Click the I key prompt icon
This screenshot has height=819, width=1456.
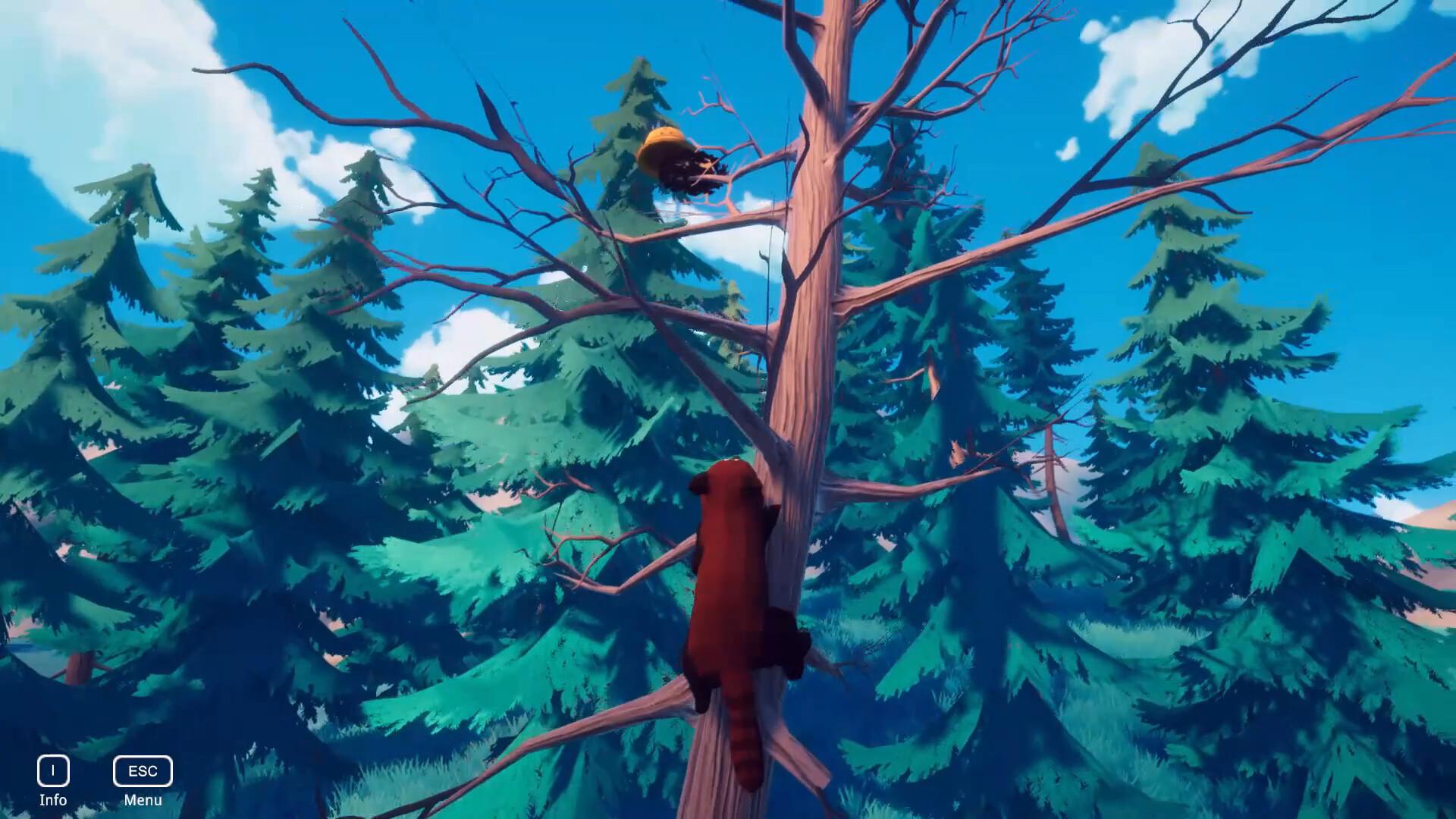[x=52, y=771]
